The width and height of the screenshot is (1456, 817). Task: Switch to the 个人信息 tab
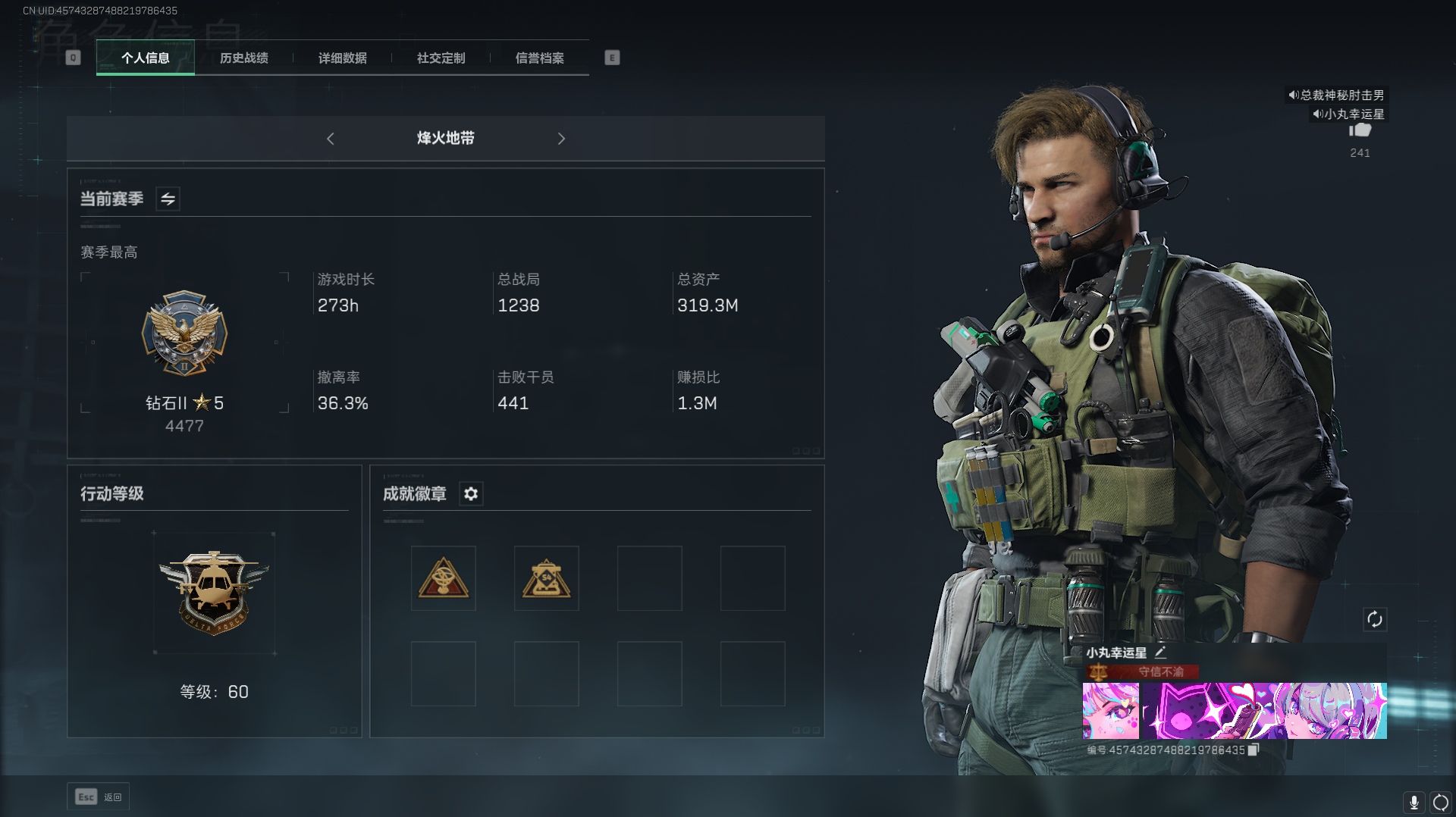[146, 58]
